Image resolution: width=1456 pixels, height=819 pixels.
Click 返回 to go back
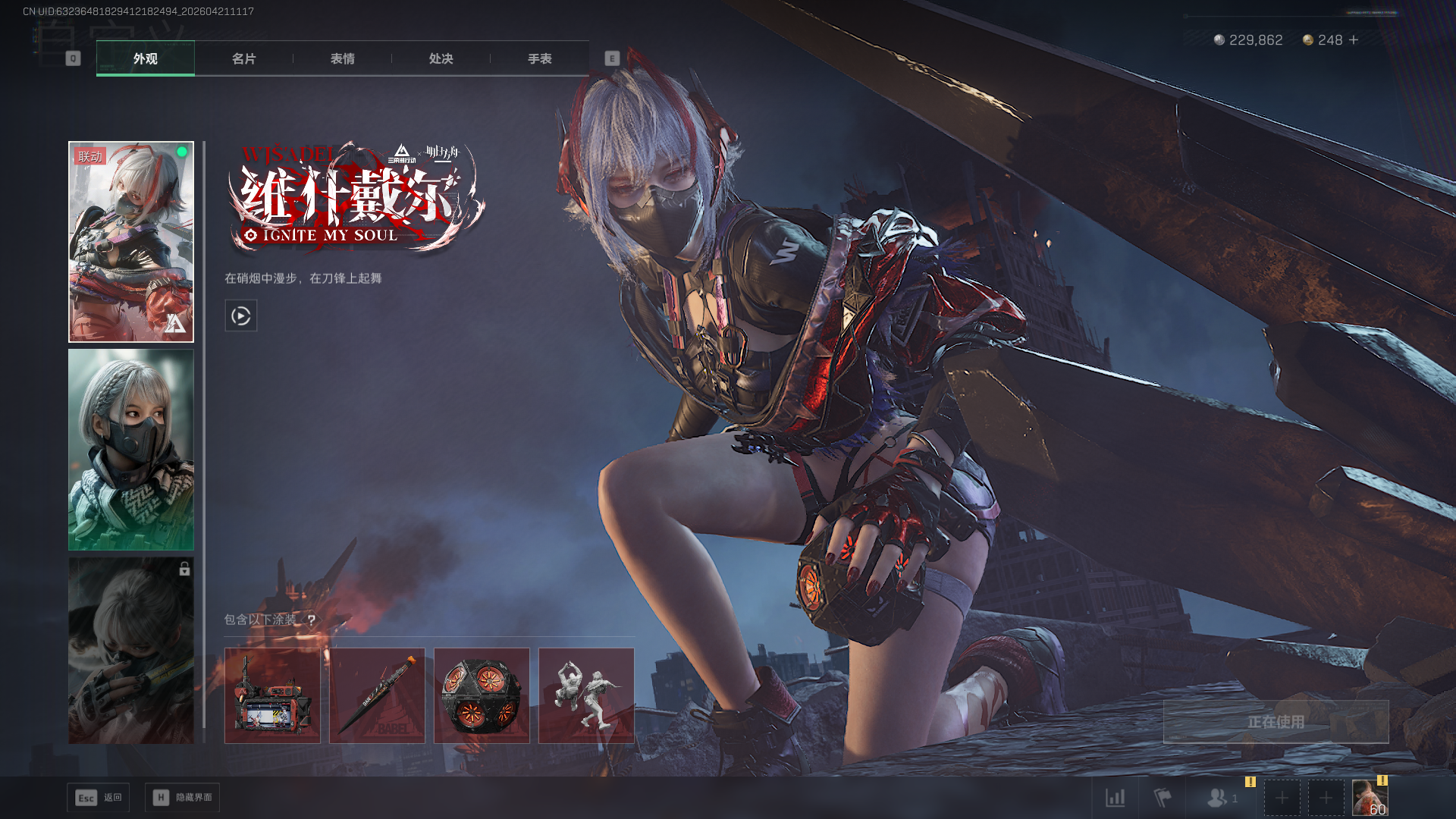point(99,798)
